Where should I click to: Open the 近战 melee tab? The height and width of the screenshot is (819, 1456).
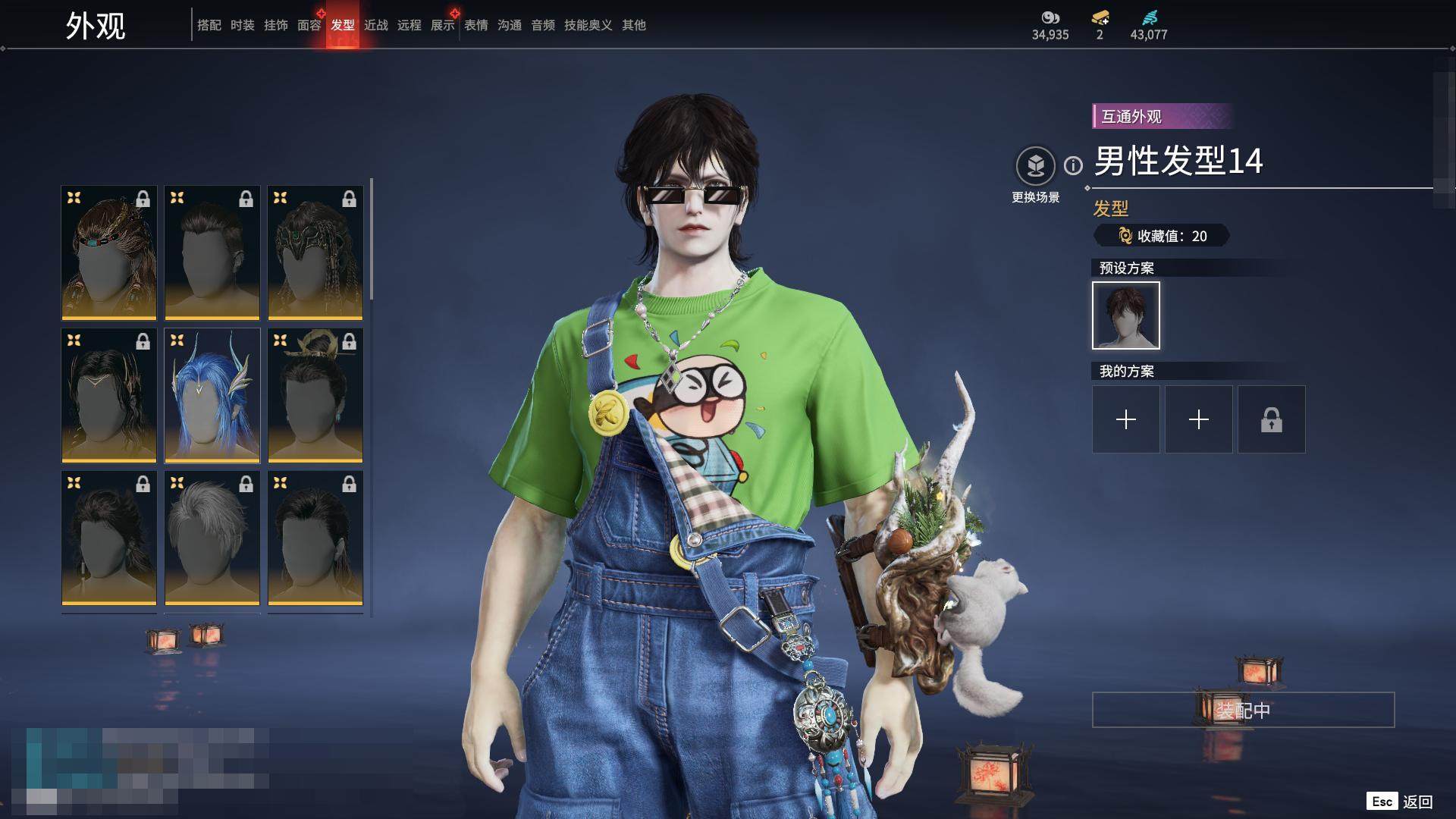376,25
